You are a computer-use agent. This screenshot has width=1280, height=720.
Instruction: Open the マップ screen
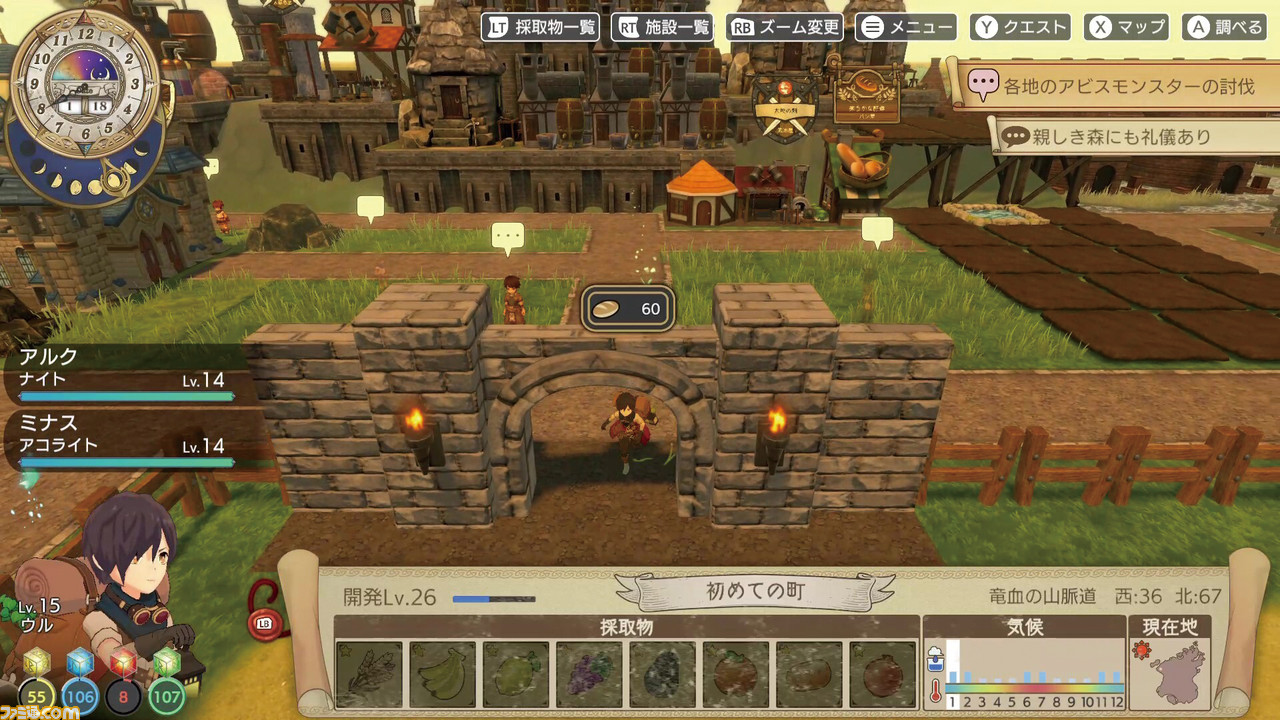point(1126,28)
